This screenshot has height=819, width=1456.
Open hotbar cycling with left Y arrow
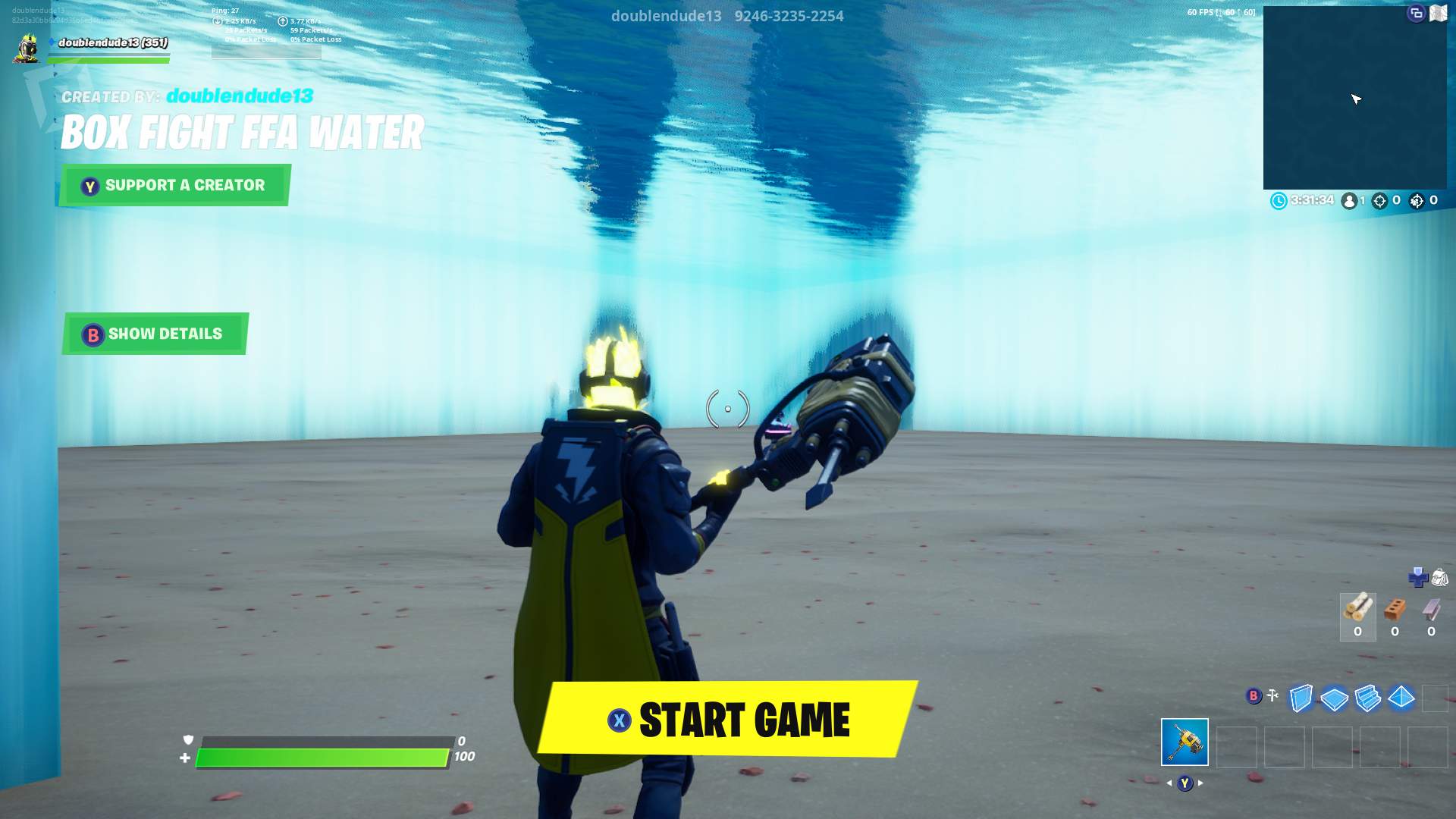click(x=1169, y=783)
